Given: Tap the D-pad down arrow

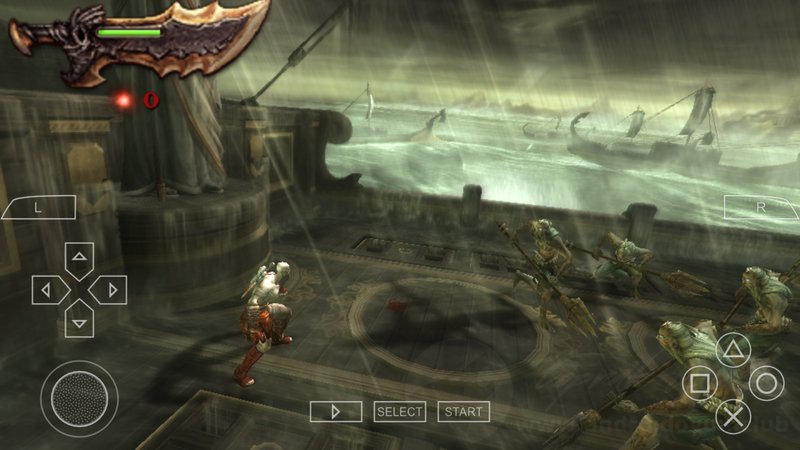Looking at the screenshot, I should pyautogui.click(x=79, y=320).
